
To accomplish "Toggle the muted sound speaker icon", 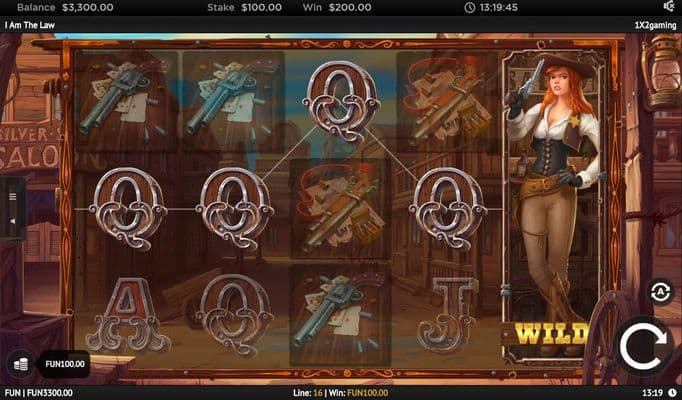I will (668, 7).
